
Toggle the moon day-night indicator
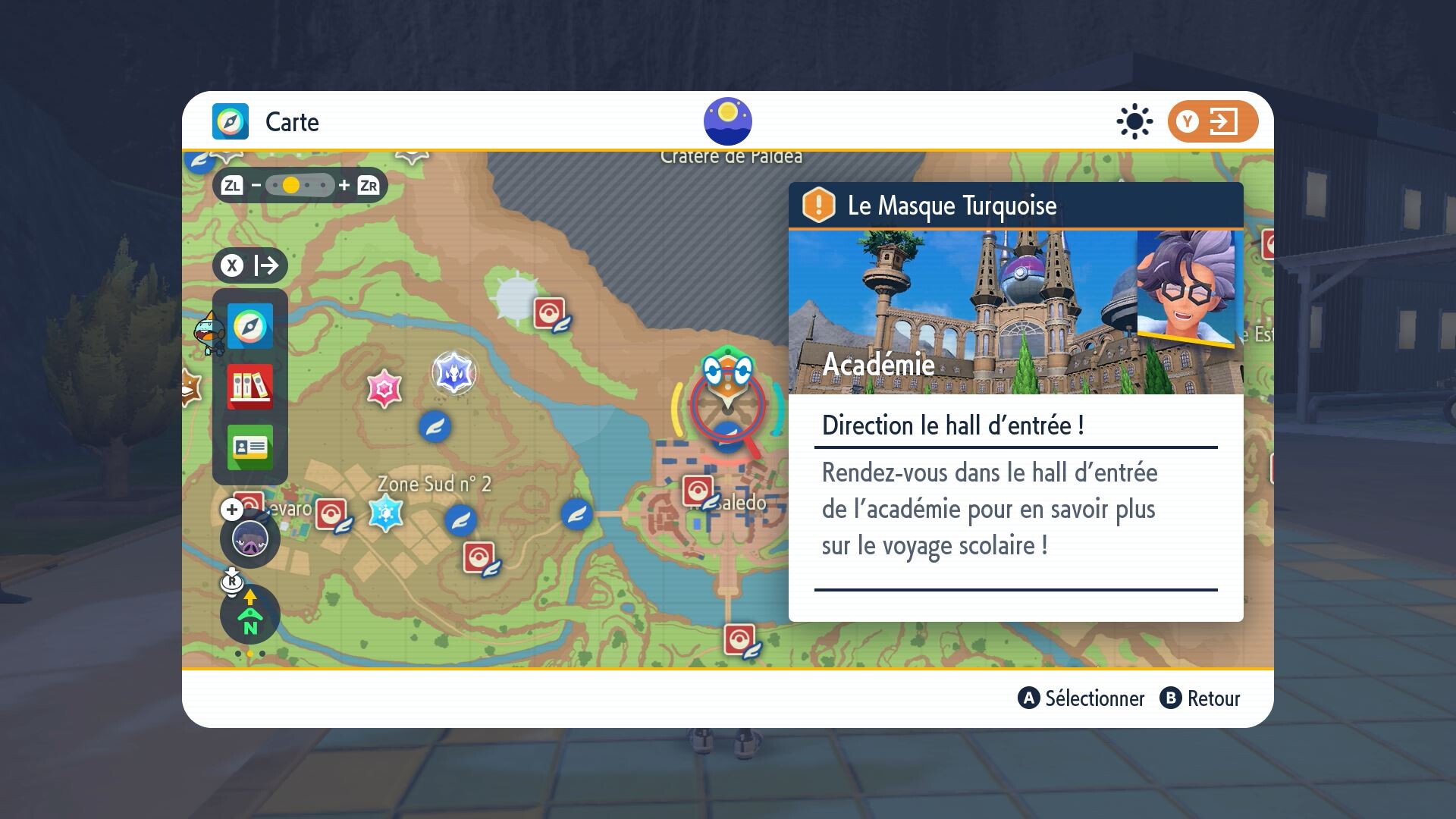[730, 120]
